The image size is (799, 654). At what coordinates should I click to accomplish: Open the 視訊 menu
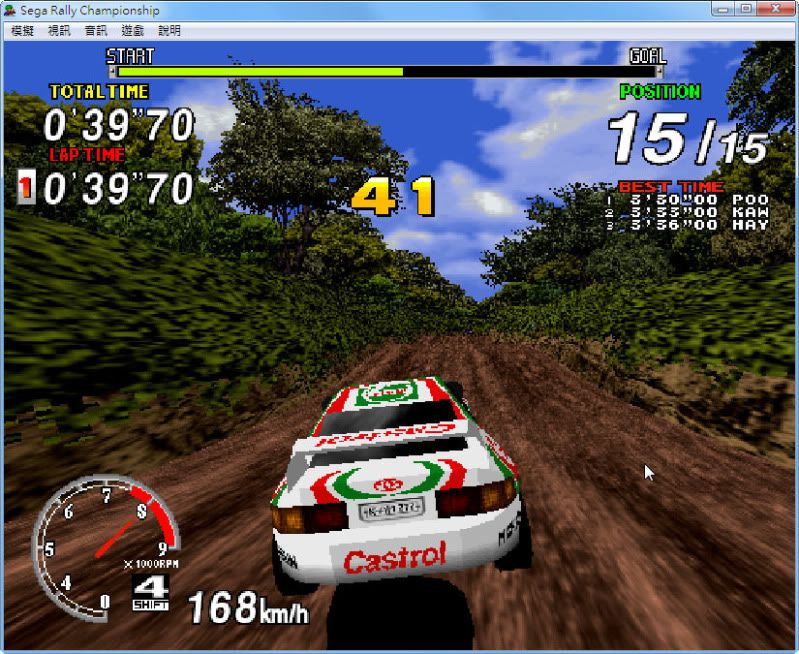pyautogui.click(x=59, y=31)
